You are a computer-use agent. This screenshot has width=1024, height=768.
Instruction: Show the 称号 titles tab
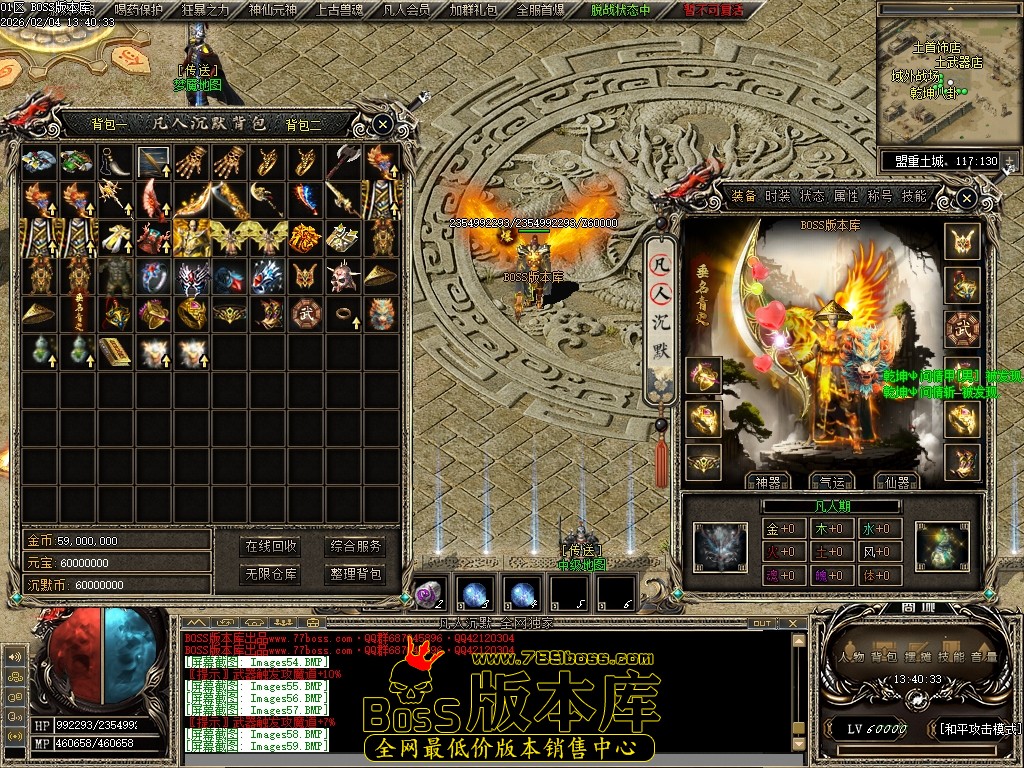click(x=880, y=196)
